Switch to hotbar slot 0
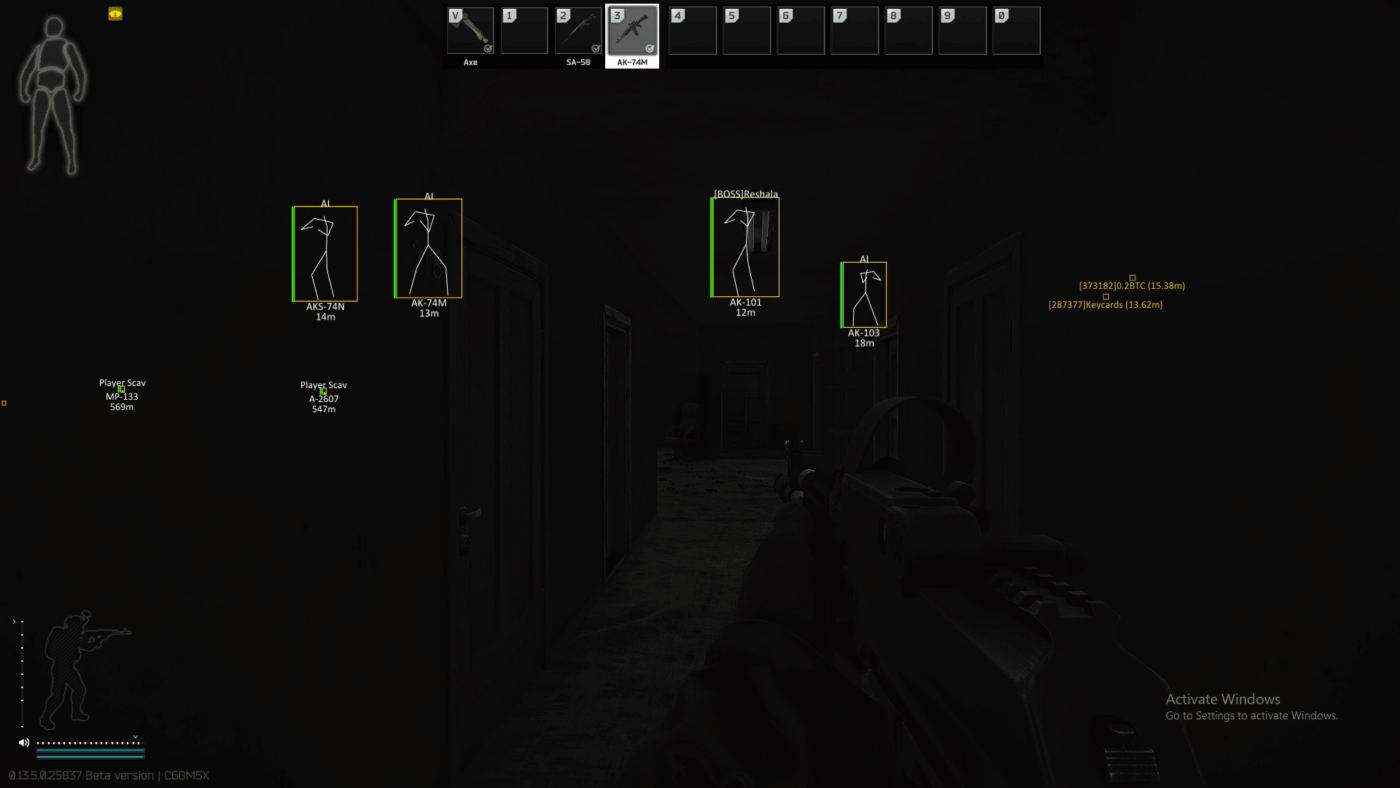This screenshot has width=1400, height=788. coord(1016,30)
